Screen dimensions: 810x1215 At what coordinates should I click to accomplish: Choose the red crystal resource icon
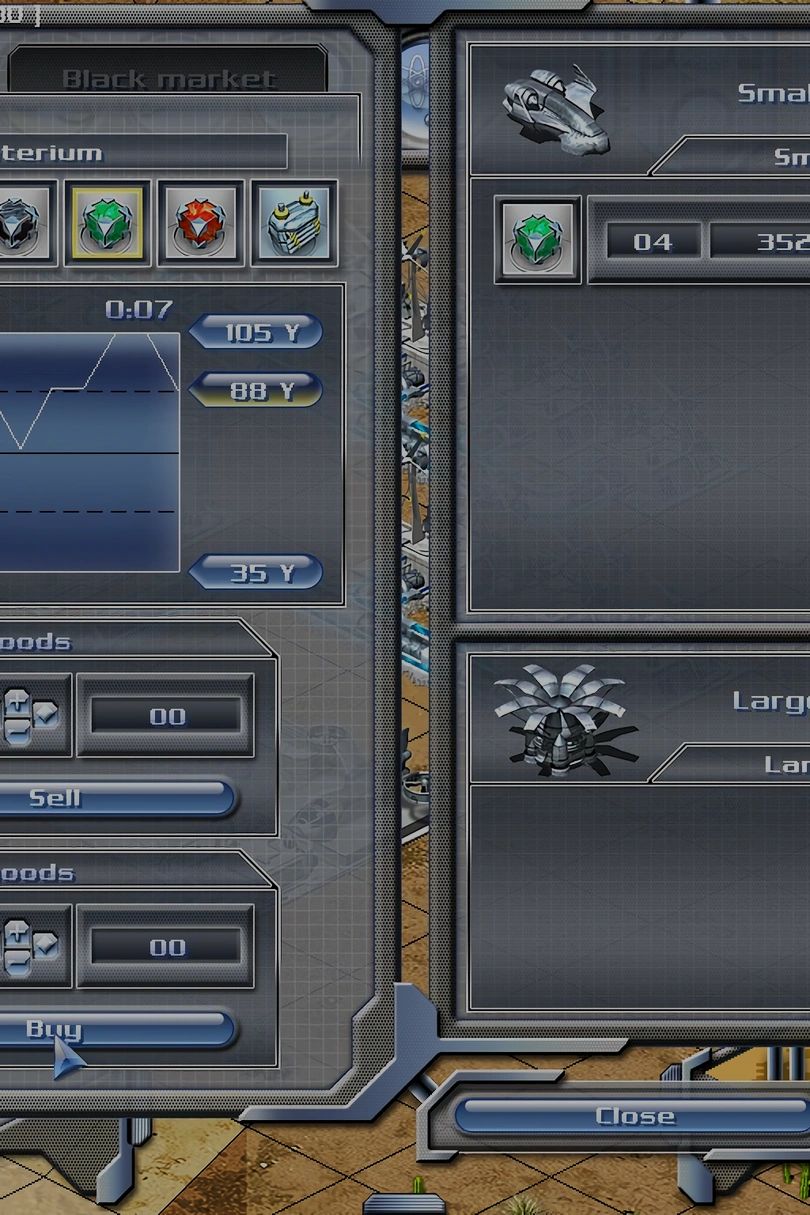coord(201,223)
